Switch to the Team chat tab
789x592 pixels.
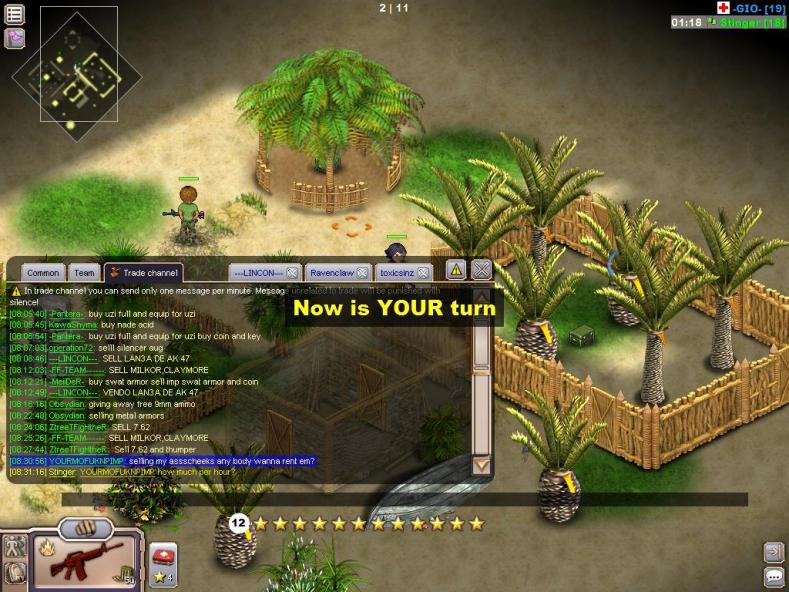pos(85,272)
